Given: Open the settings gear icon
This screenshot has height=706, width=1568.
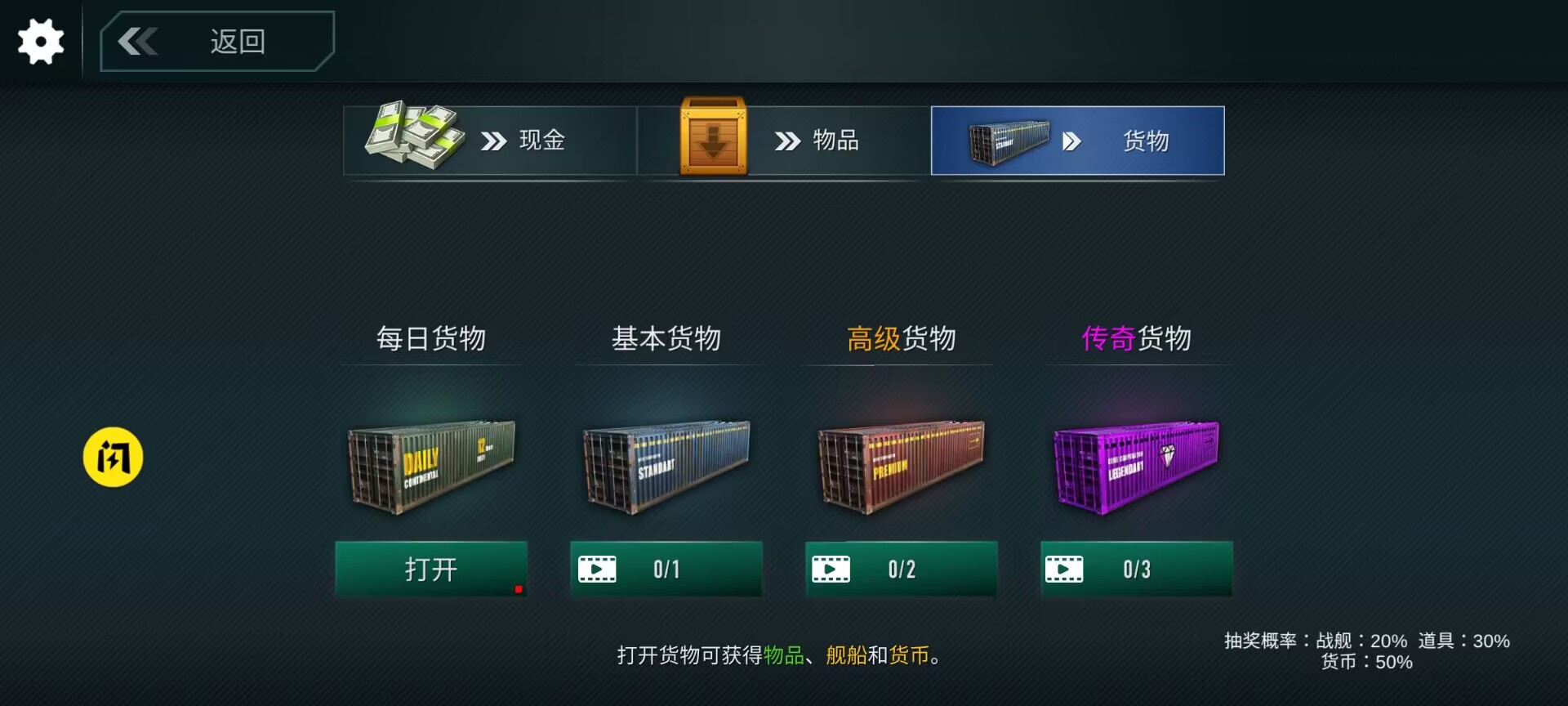Looking at the screenshot, I should click(x=39, y=41).
